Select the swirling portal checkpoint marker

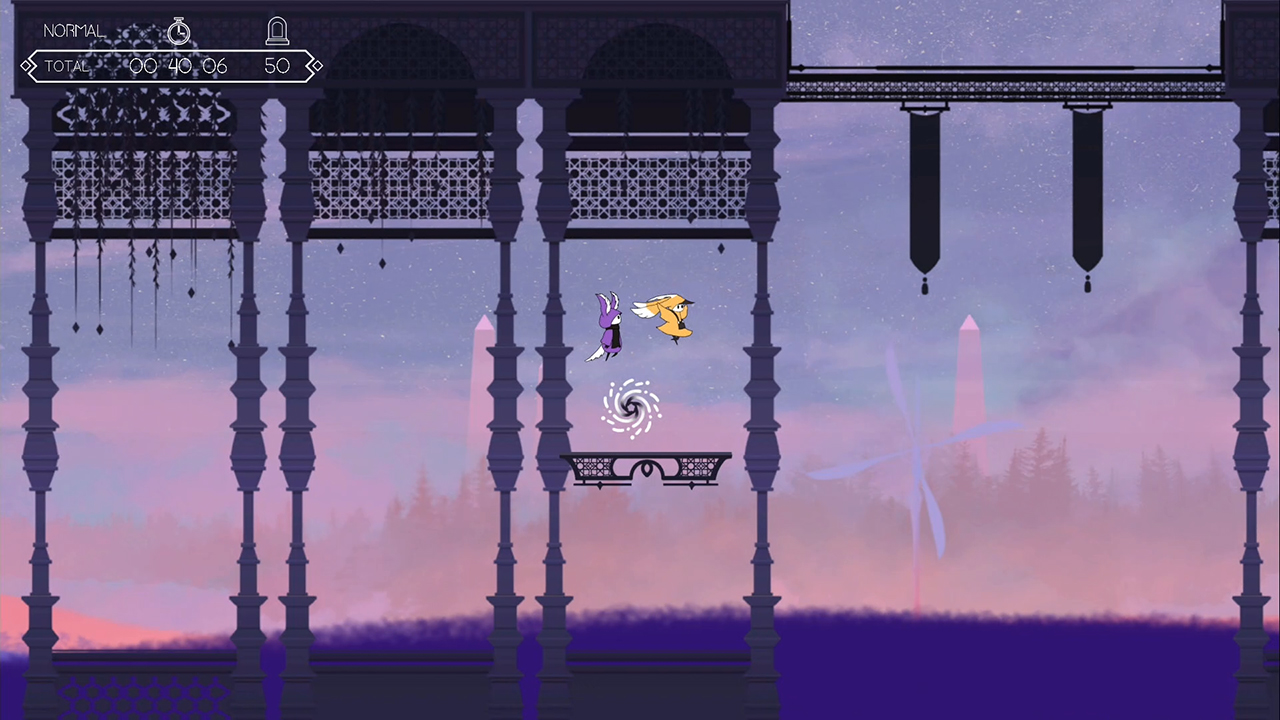coord(630,407)
